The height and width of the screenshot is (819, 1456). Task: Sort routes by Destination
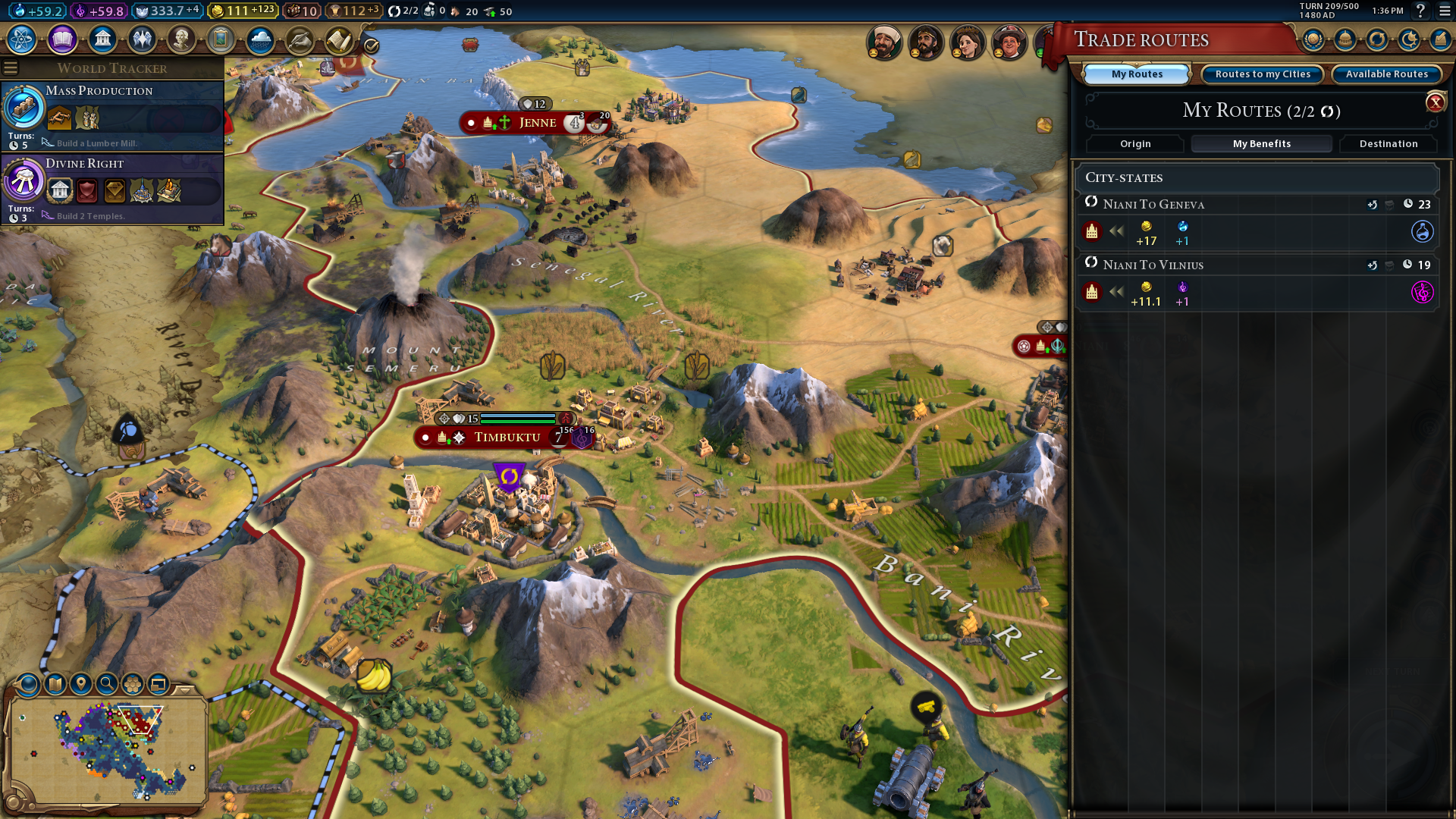[x=1388, y=144]
